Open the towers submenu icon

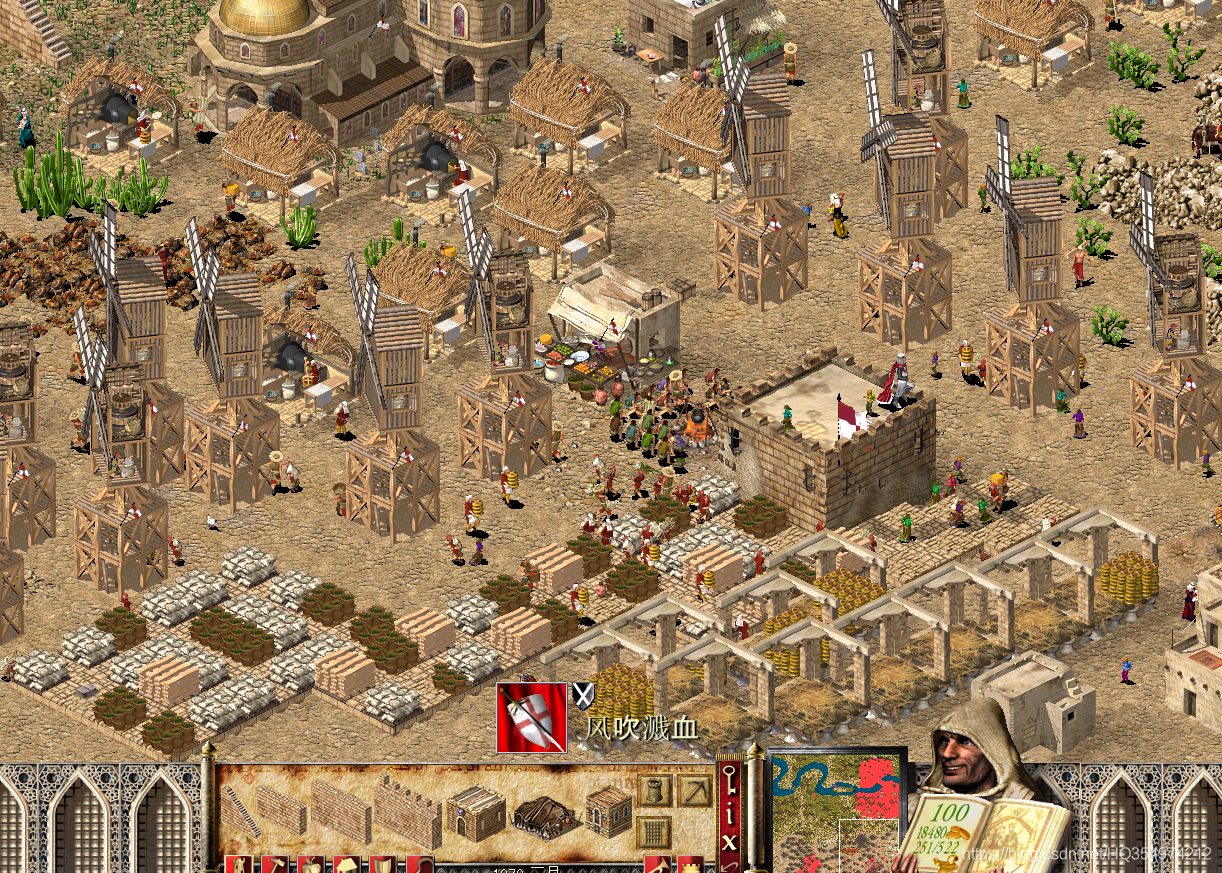click(x=655, y=791)
